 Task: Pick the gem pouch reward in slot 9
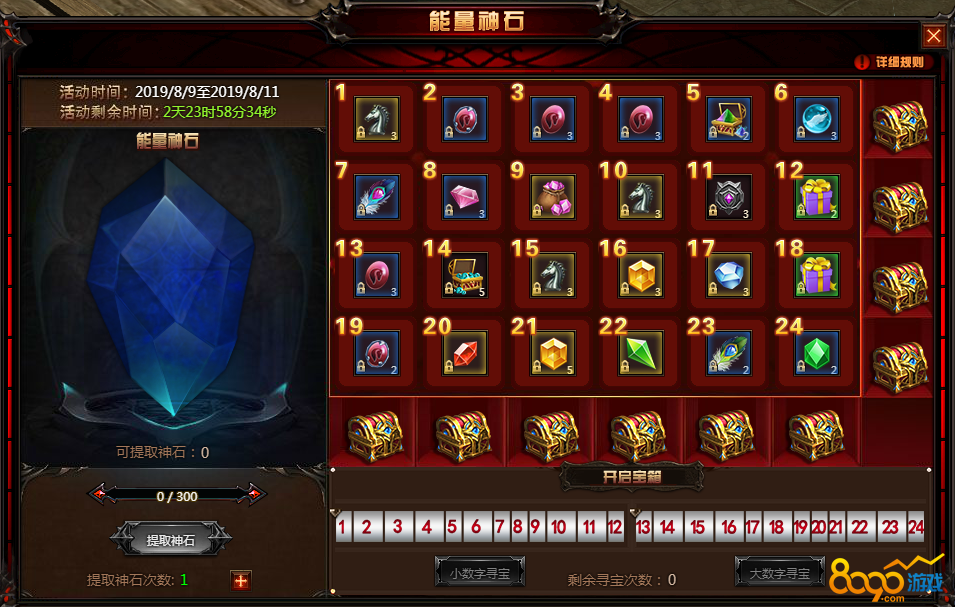tap(553, 197)
